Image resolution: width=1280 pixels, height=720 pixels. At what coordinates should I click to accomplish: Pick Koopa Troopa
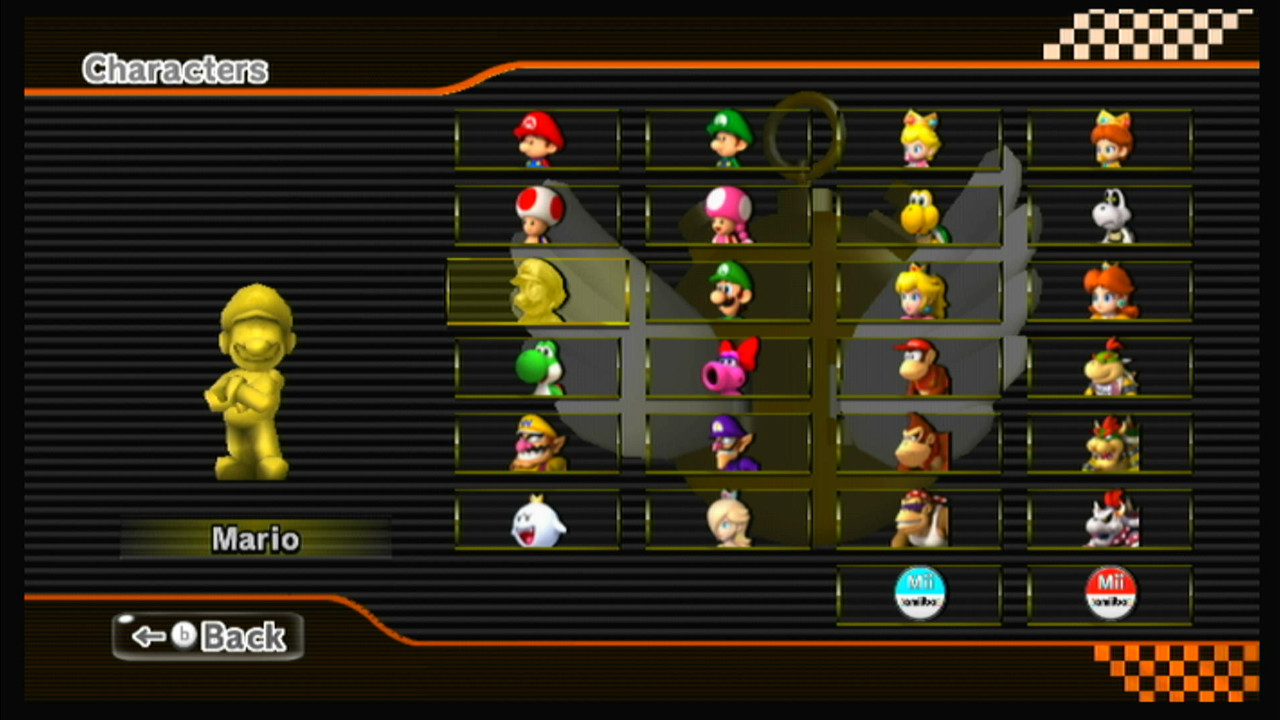pyautogui.click(x=920, y=215)
